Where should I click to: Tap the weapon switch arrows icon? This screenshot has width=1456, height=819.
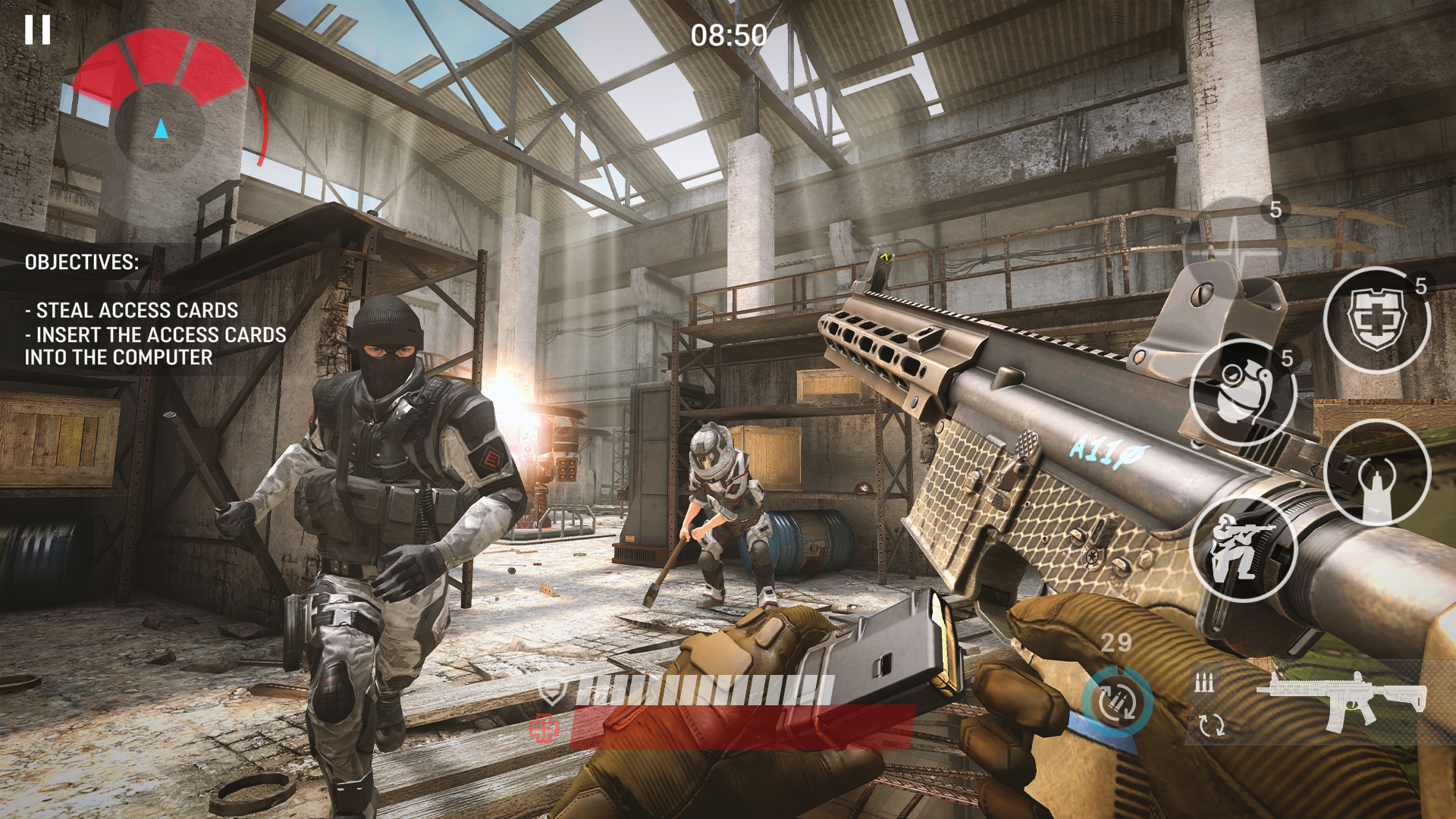[x=1212, y=726]
